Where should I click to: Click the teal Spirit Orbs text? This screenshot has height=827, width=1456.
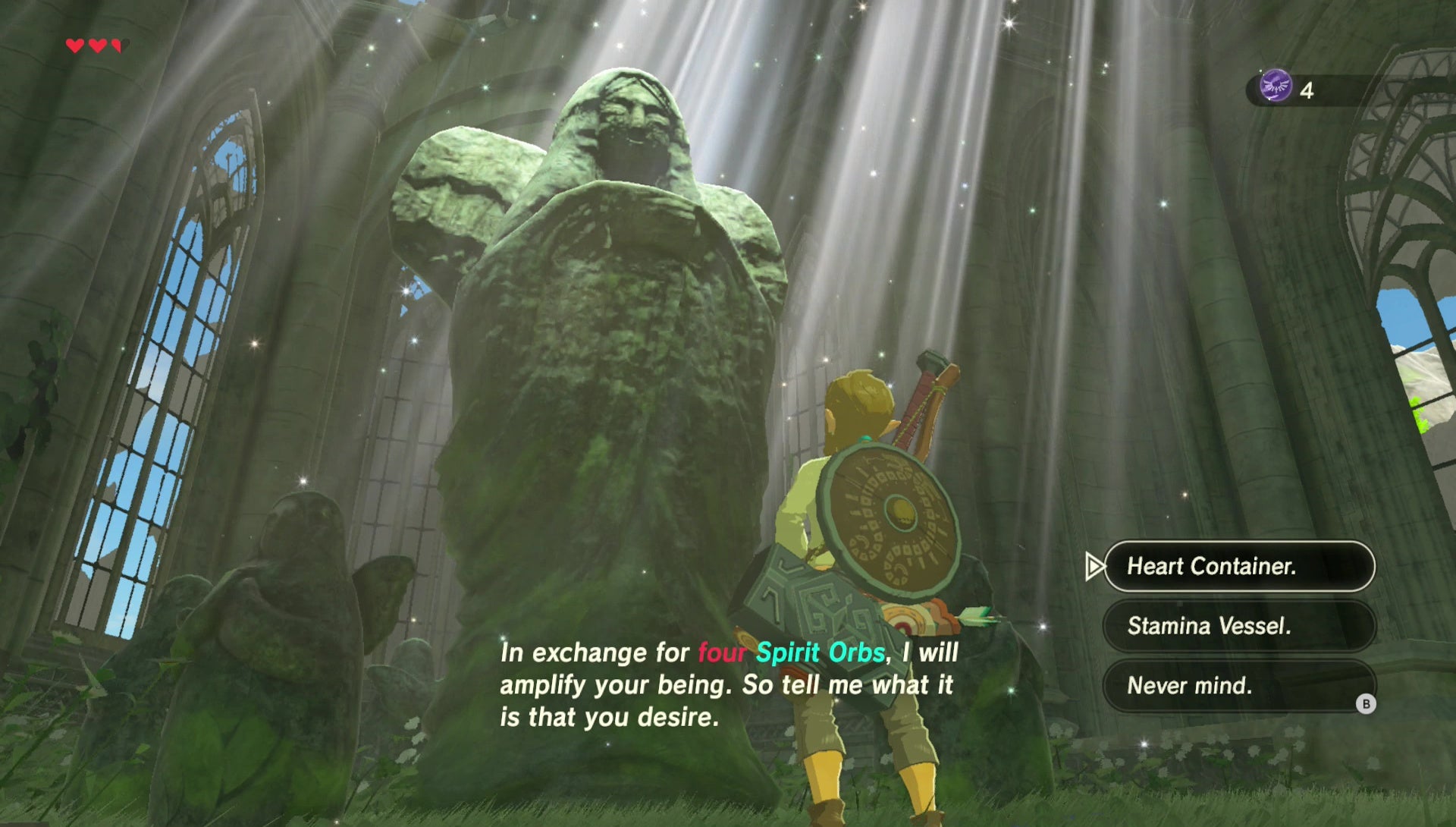tap(819, 650)
